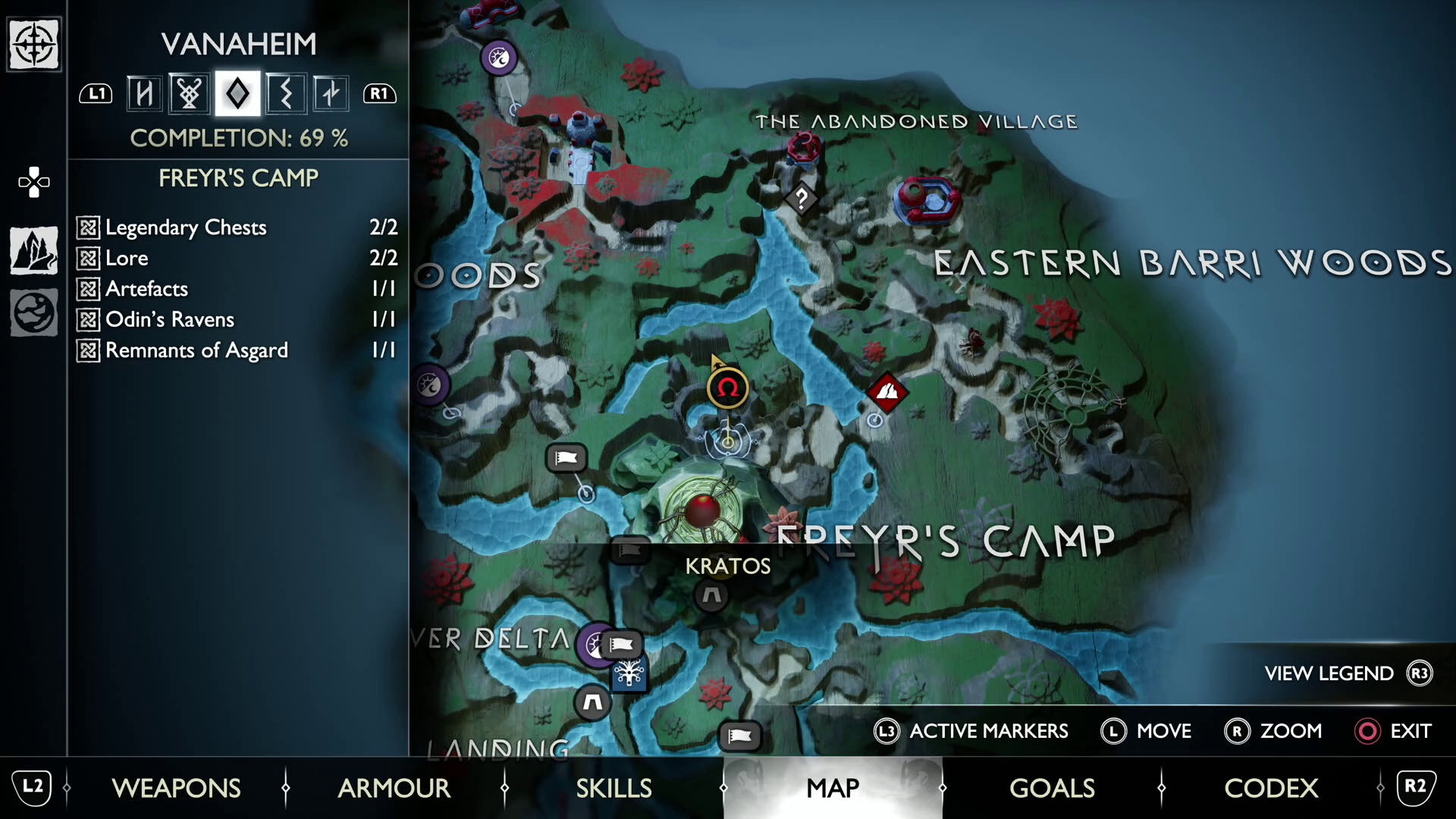Image resolution: width=1456 pixels, height=819 pixels.
Task: Toggle the Lore collectible checkbox
Action: tap(87, 258)
